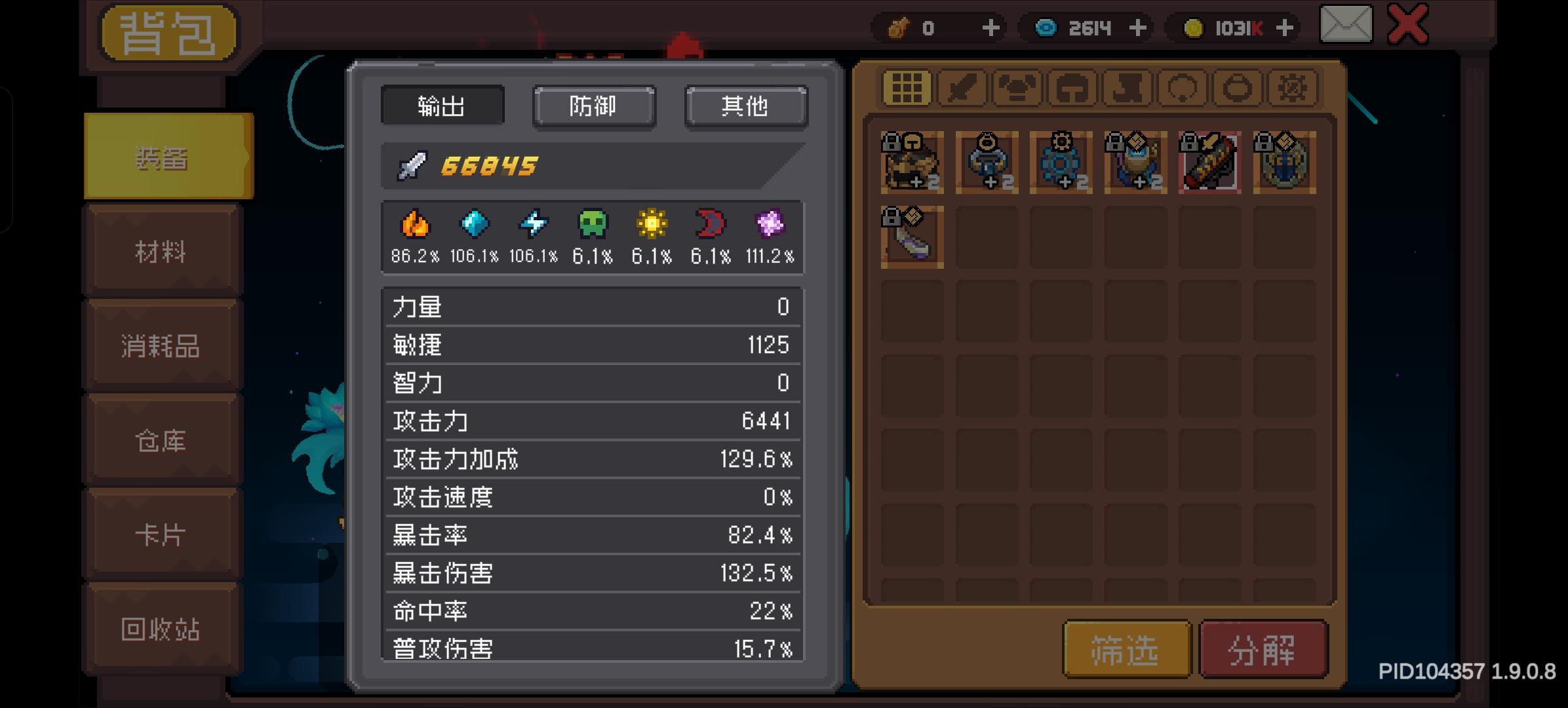The image size is (1568, 708).
Task: Switch to the 其他 stats tab
Action: [745, 107]
